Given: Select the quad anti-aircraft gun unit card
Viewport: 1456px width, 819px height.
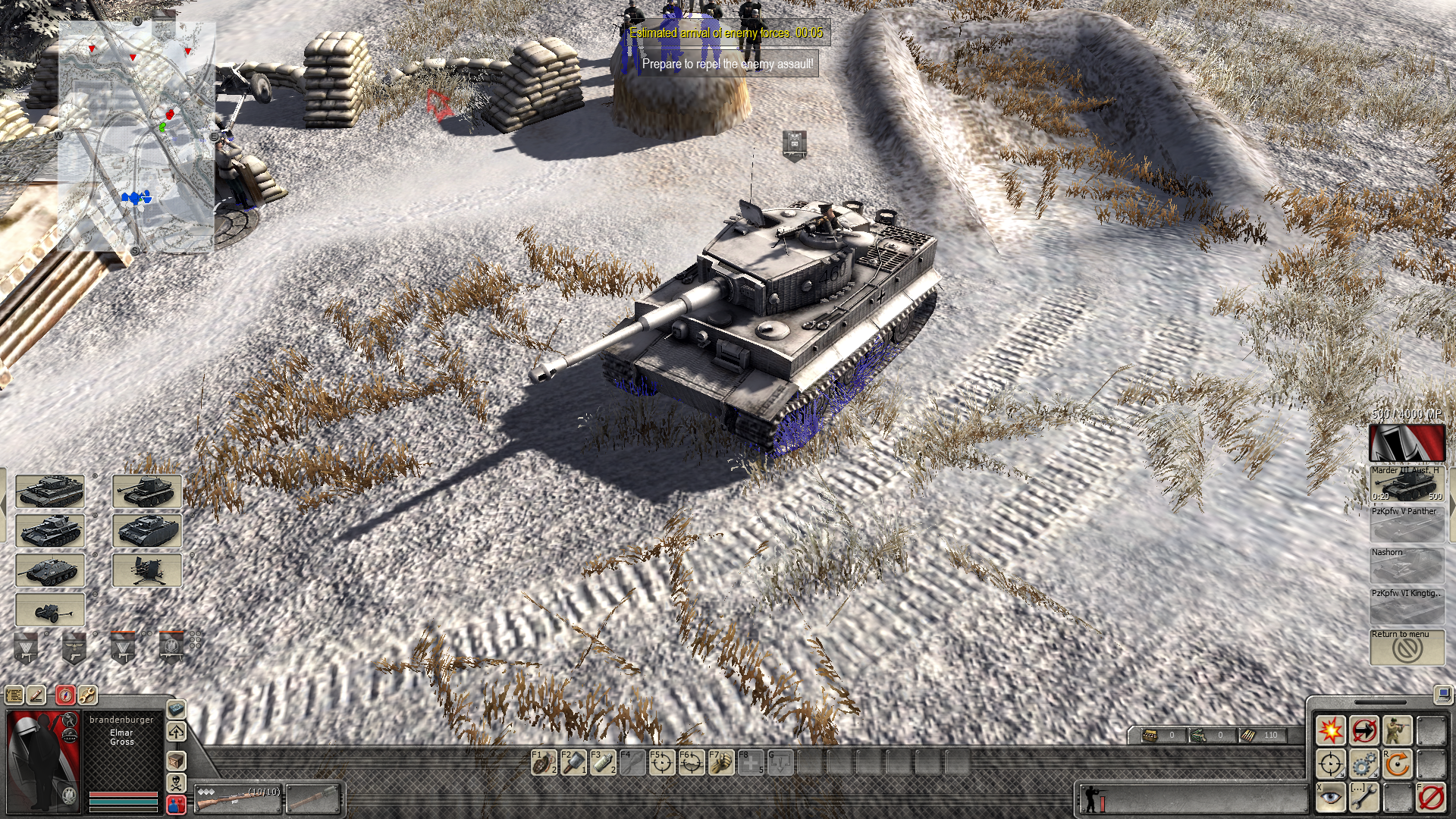Looking at the screenshot, I should coord(147,570).
